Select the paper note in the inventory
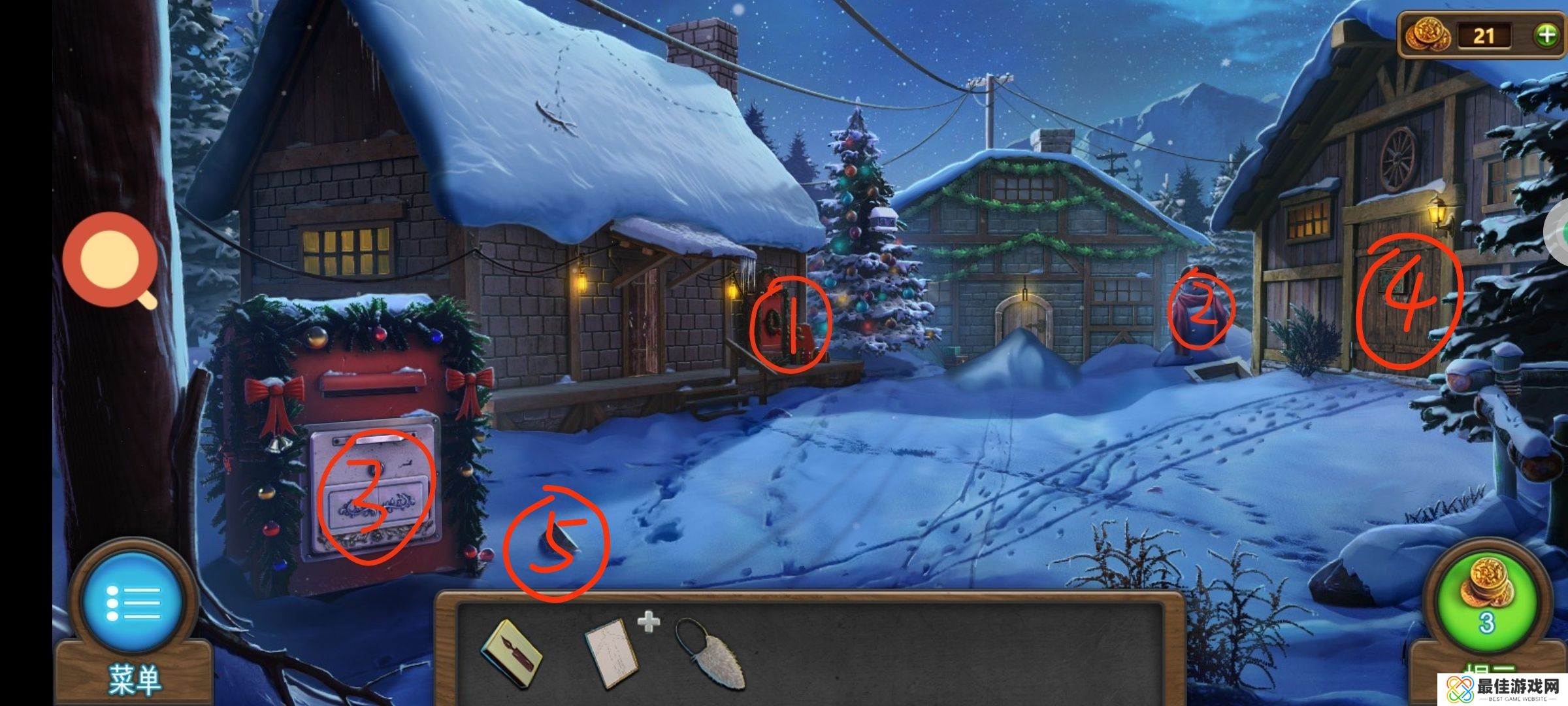Screen dimensions: 1568x706 (x=611, y=653)
